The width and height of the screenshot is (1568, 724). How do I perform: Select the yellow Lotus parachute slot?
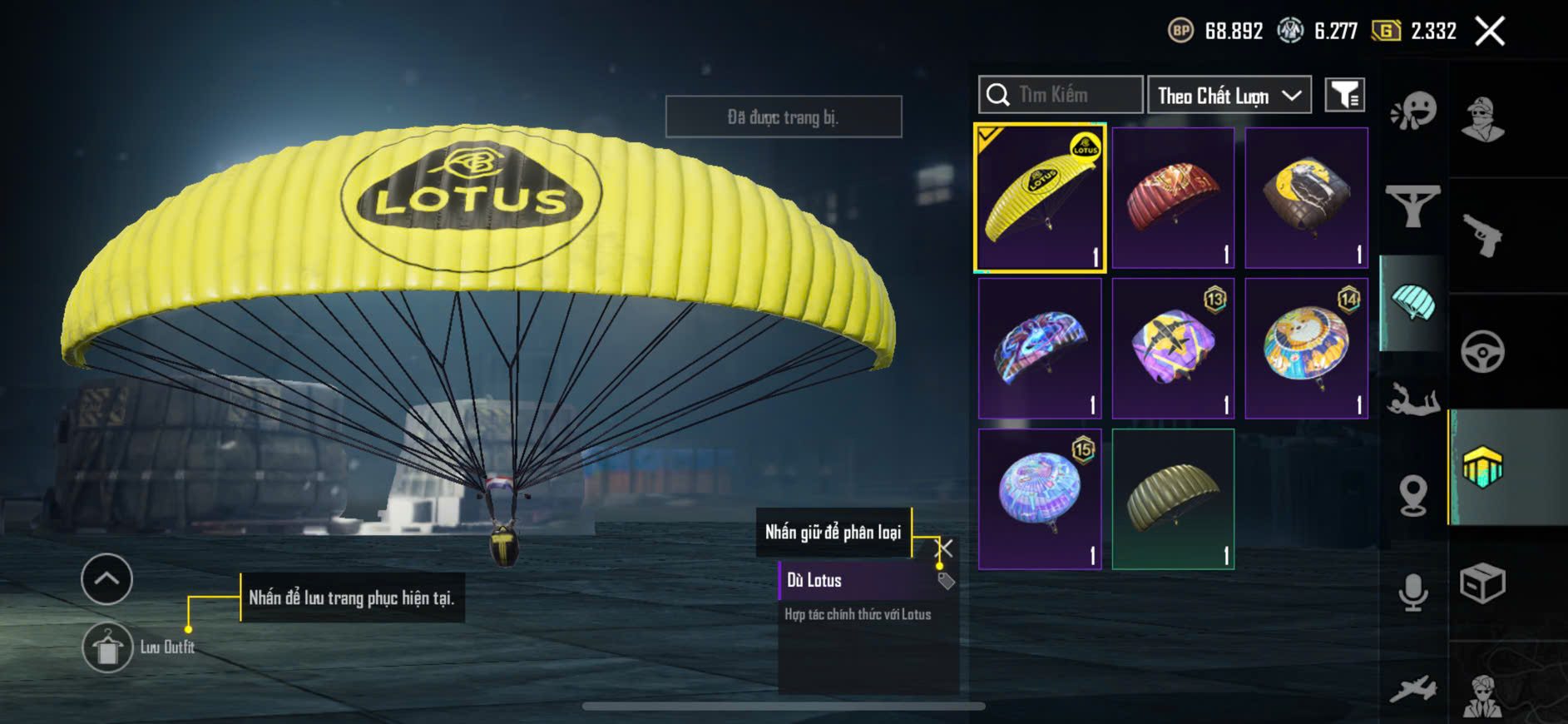pos(1040,198)
